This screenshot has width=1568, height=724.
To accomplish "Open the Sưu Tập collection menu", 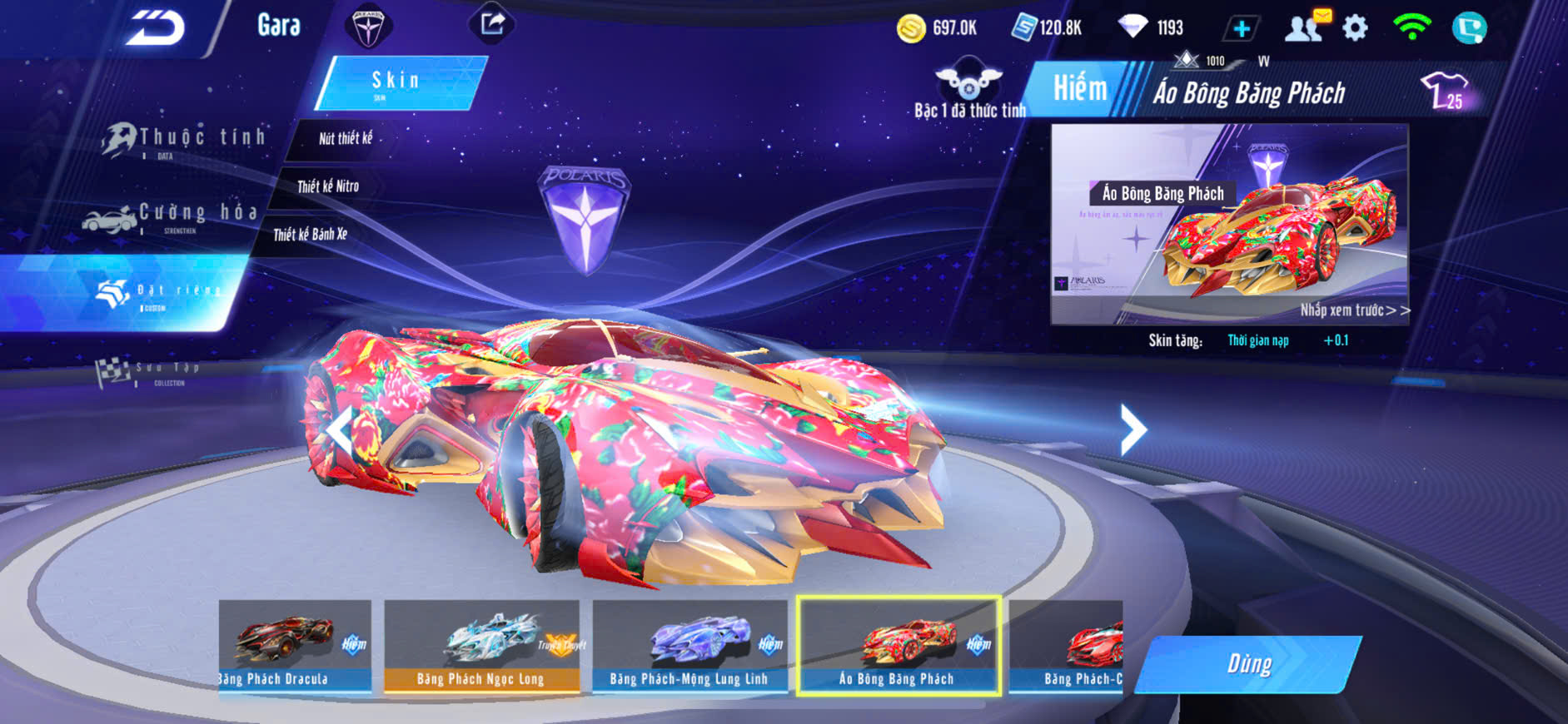I will [x=150, y=372].
